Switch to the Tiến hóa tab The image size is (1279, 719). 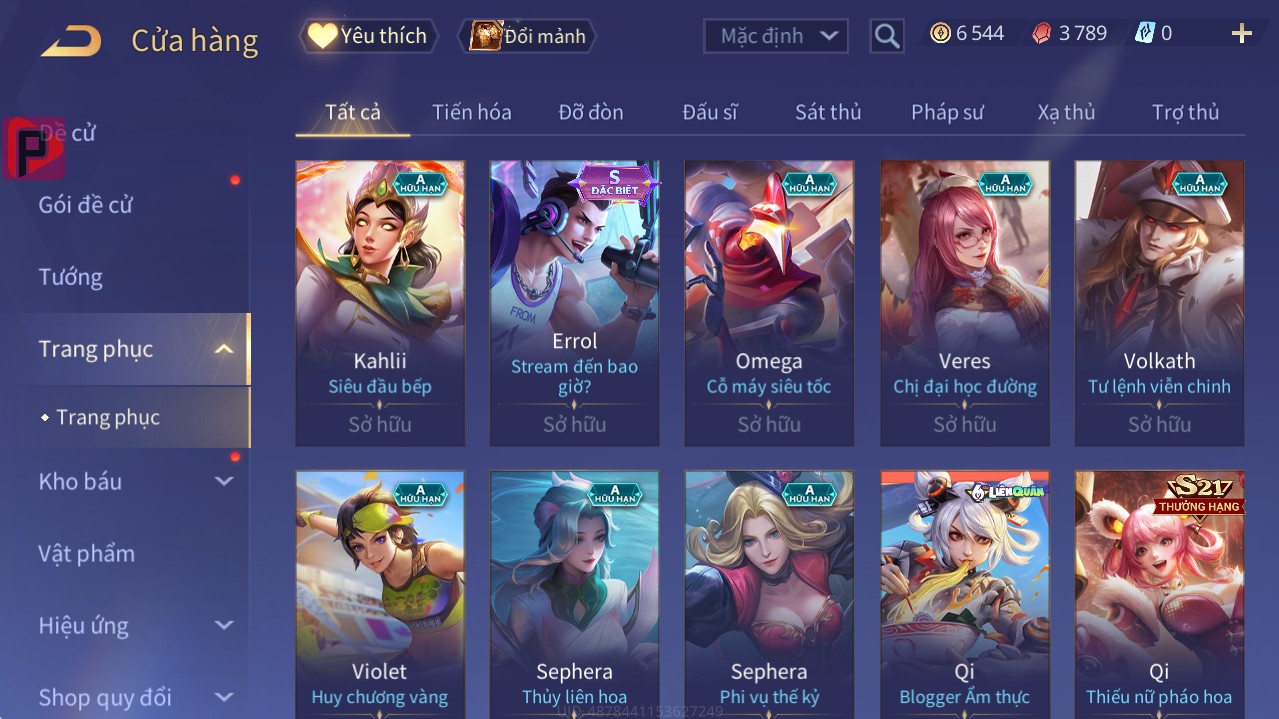pyautogui.click(x=471, y=112)
